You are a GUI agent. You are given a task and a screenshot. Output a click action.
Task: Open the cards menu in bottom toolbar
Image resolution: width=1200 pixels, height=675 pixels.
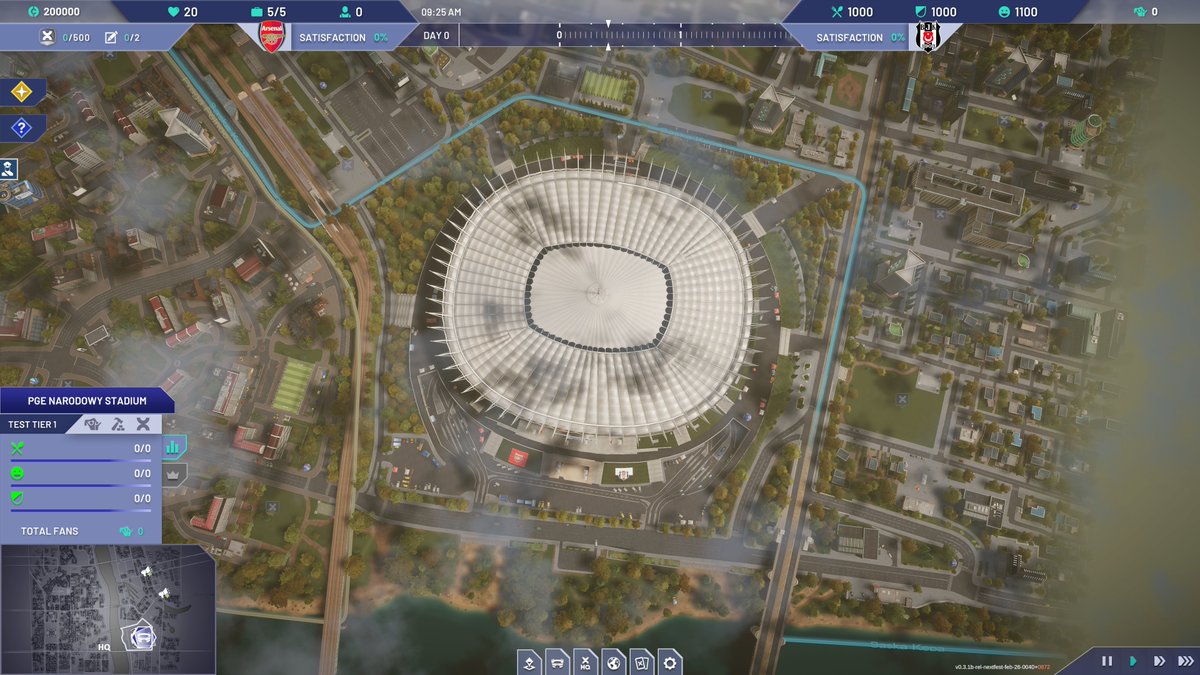coord(643,662)
